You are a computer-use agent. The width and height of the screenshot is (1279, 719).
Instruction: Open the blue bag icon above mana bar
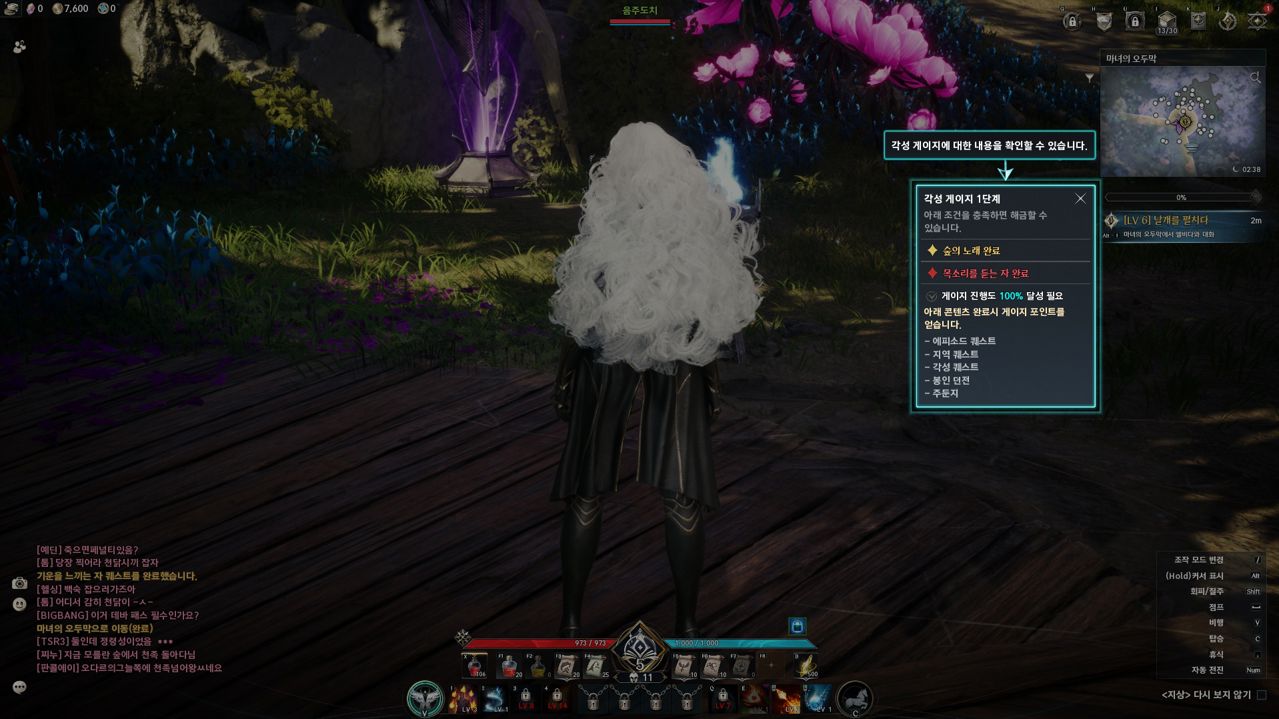(x=797, y=626)
